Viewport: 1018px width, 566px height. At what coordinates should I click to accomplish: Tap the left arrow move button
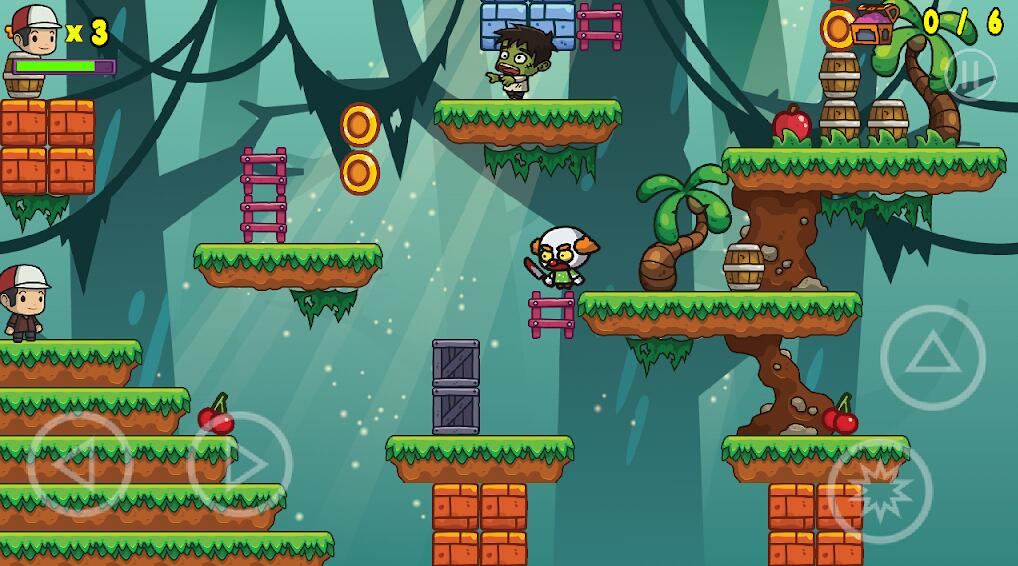coord(80,464)
